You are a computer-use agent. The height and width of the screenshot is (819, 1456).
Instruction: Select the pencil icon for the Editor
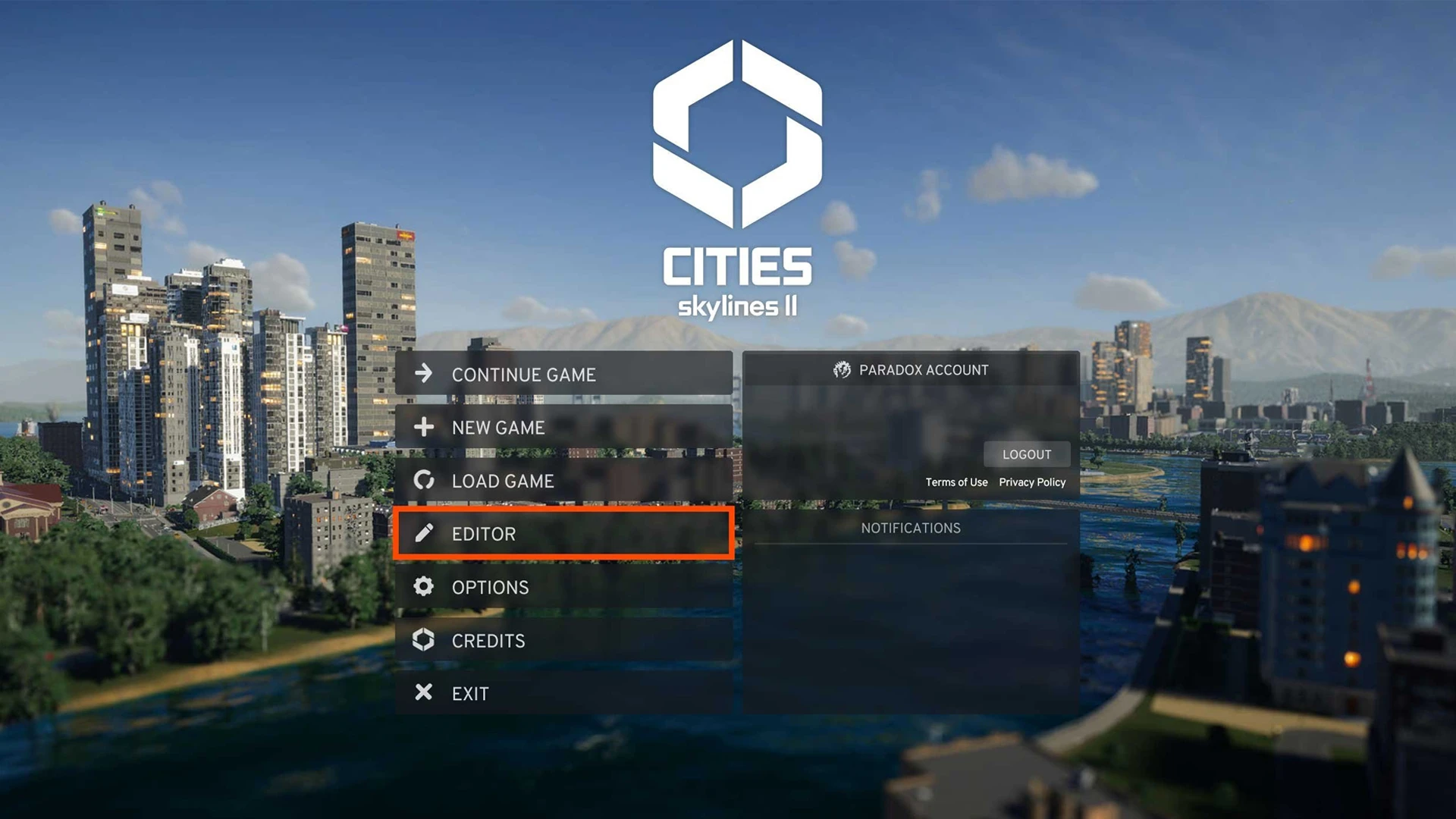[x=423, y=533]
